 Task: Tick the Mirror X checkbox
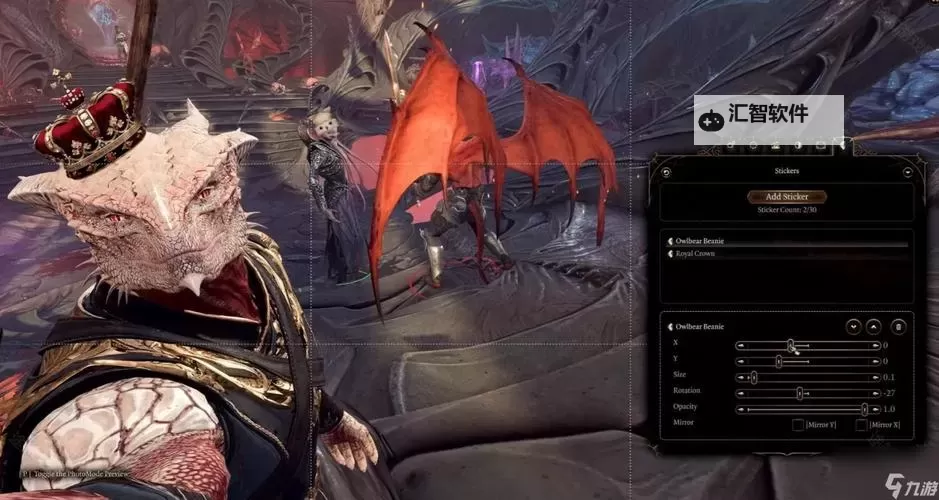pos(862,425)
